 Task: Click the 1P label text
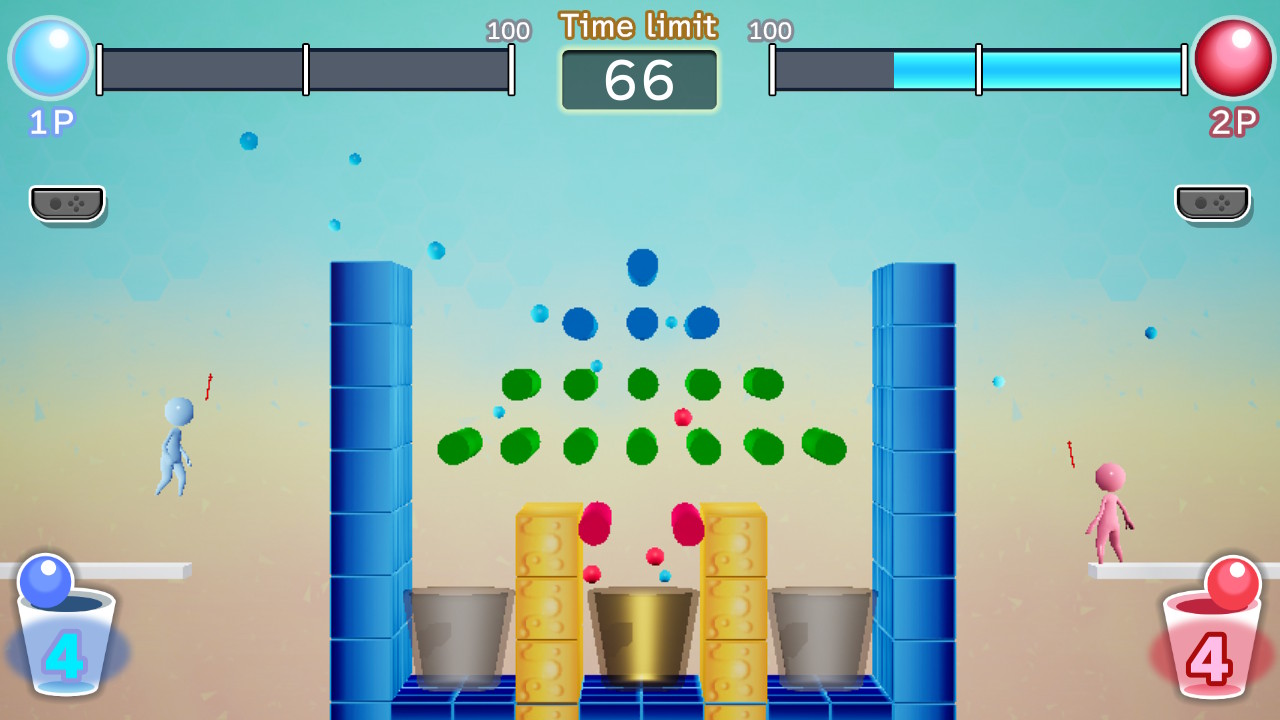pos(49,120)
